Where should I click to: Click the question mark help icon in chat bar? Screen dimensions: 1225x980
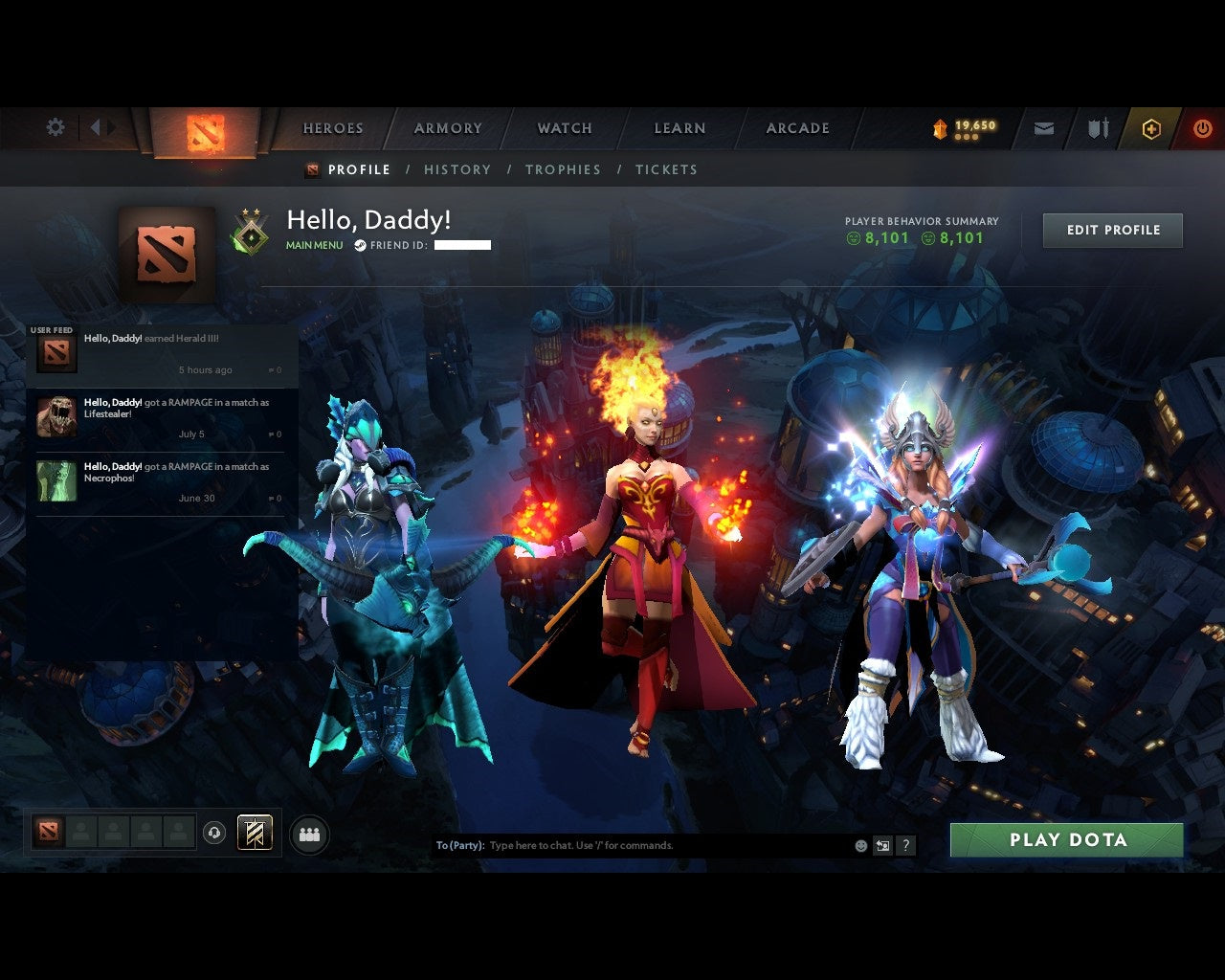click(x=905, y=846)
